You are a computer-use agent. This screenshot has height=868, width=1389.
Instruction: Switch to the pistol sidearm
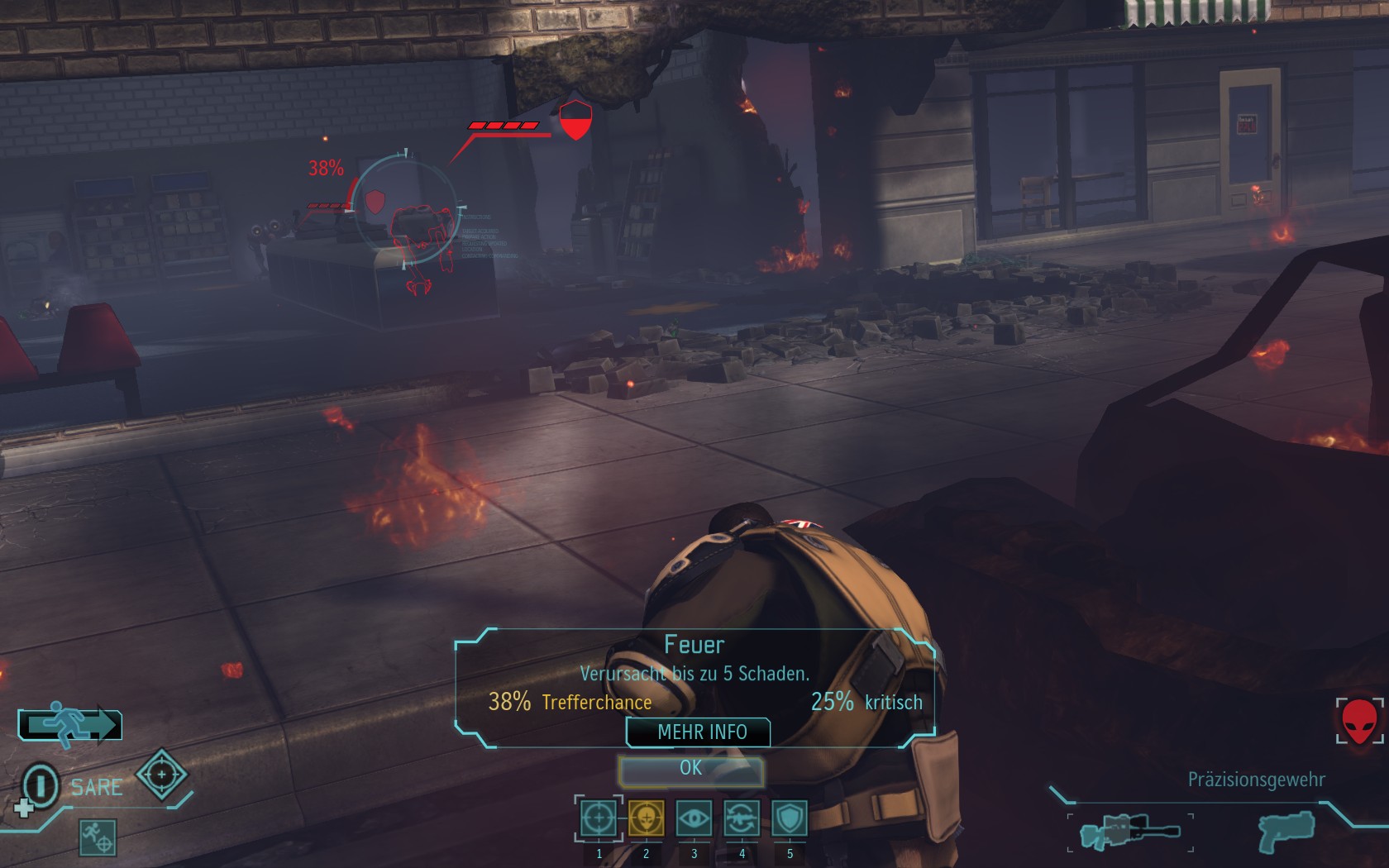[1286, 831]
